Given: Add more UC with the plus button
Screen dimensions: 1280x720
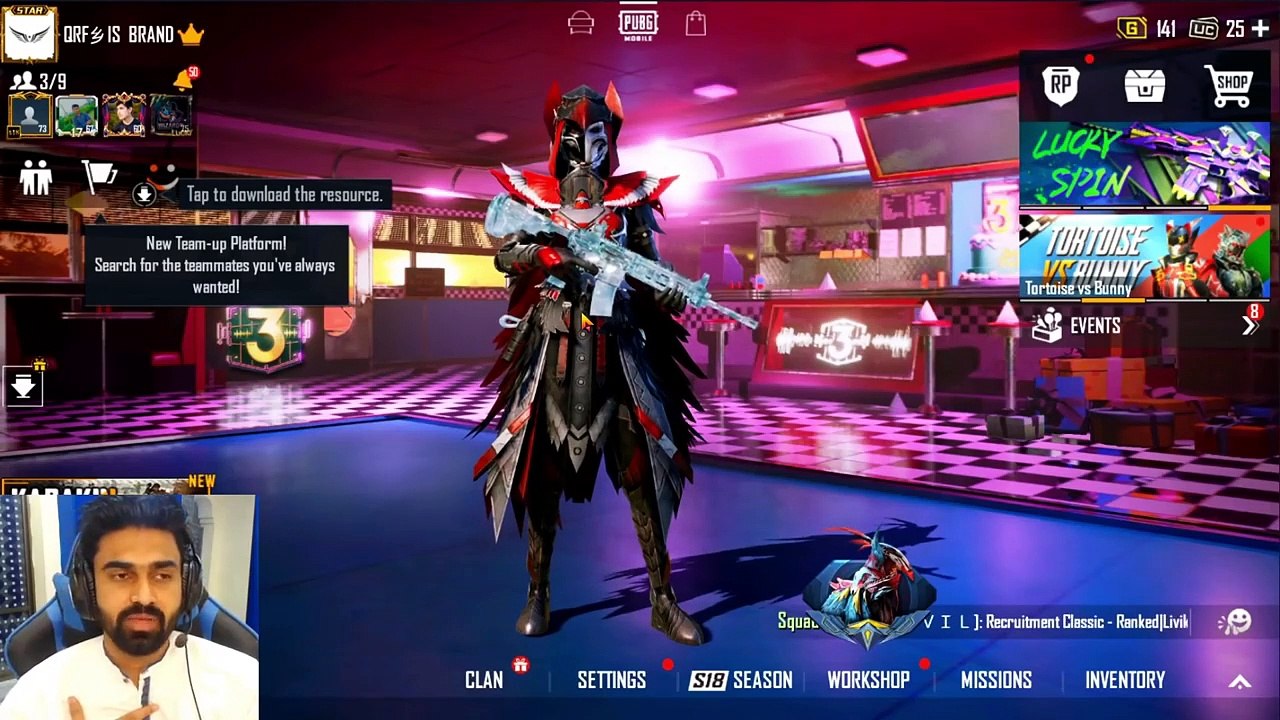Looking at the screenshot, I should click(1260, 30).
